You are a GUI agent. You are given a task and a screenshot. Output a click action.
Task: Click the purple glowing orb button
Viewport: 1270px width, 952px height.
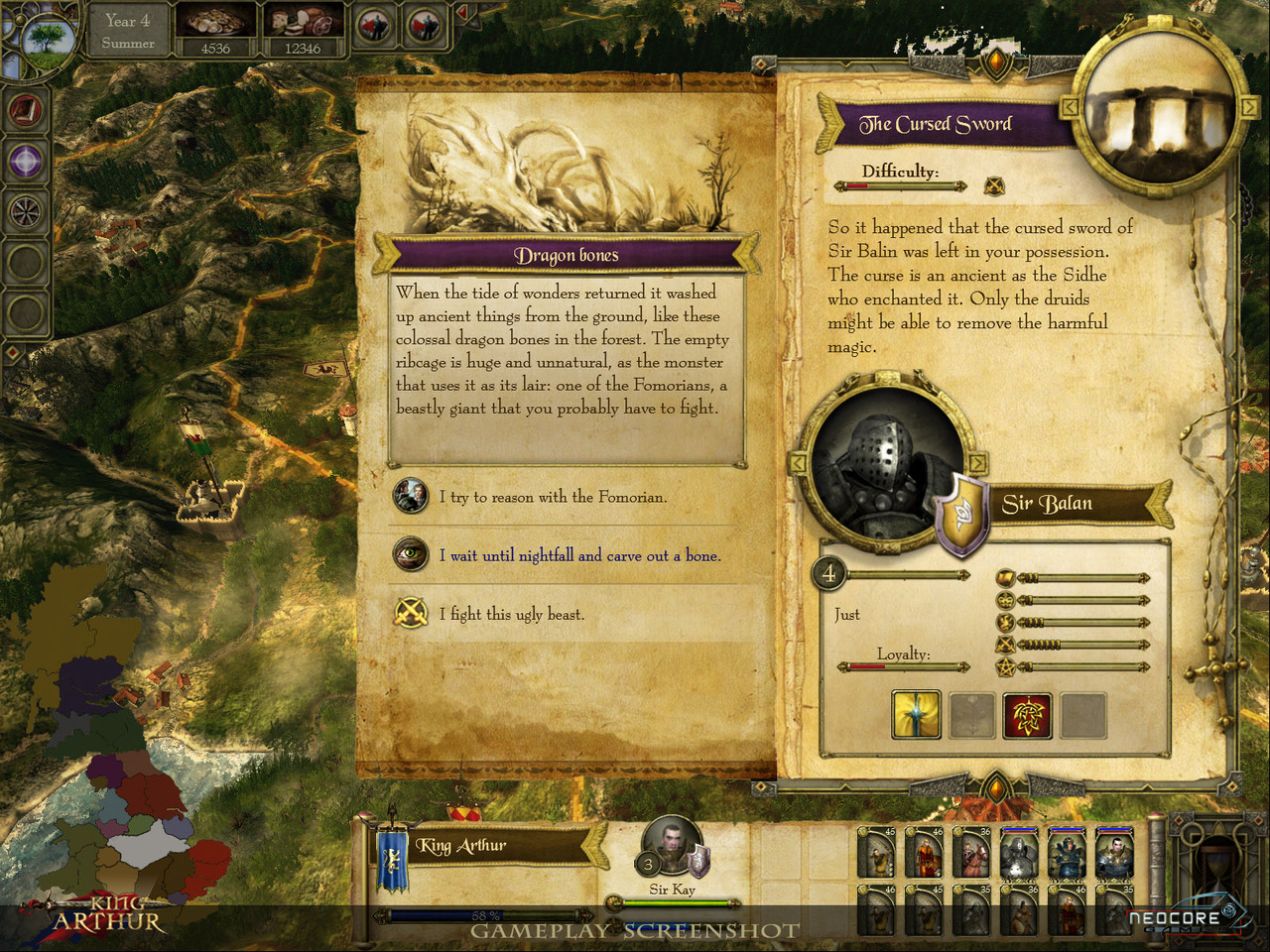pos(26,161)
